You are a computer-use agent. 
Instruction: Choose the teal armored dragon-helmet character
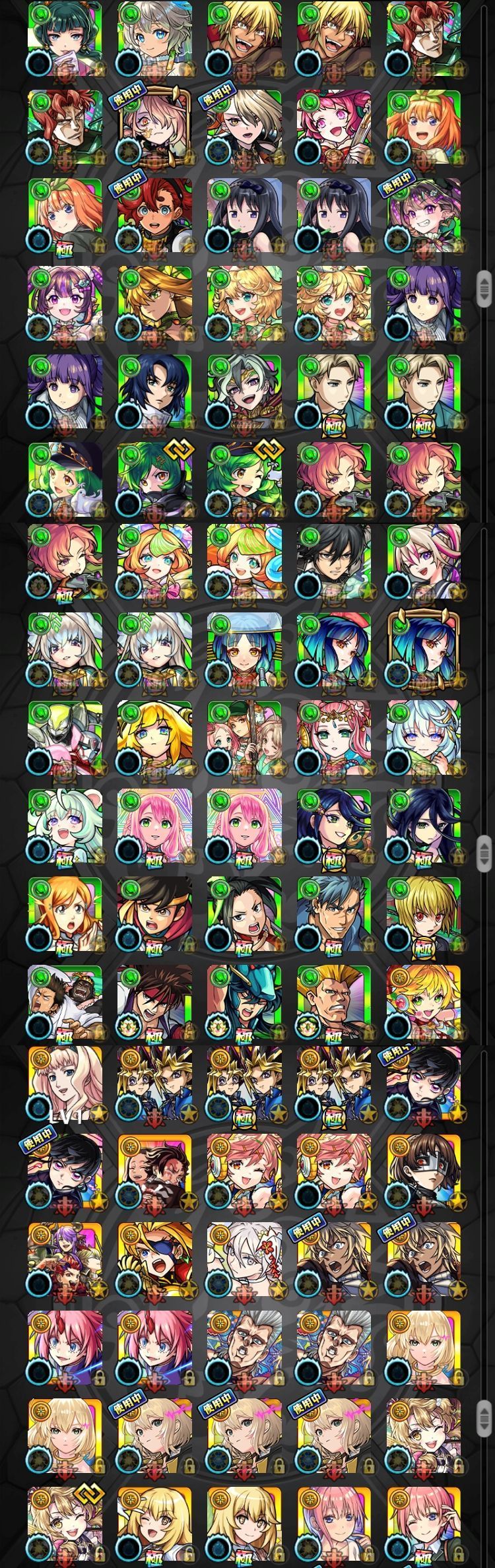pyautogui.click(x=244, y=1002)
